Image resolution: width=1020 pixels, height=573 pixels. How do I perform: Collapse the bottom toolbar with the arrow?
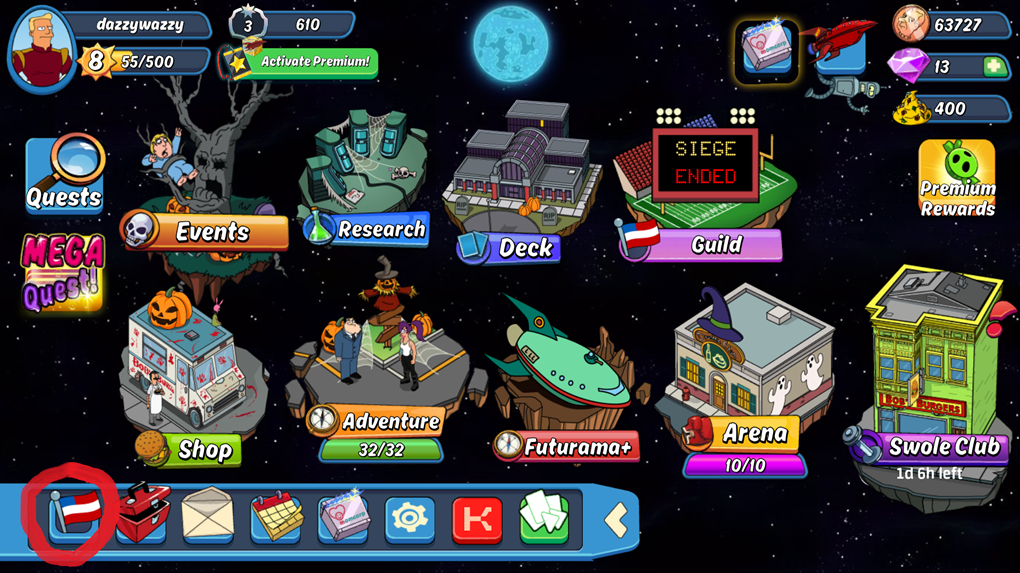tap(616, 519)
